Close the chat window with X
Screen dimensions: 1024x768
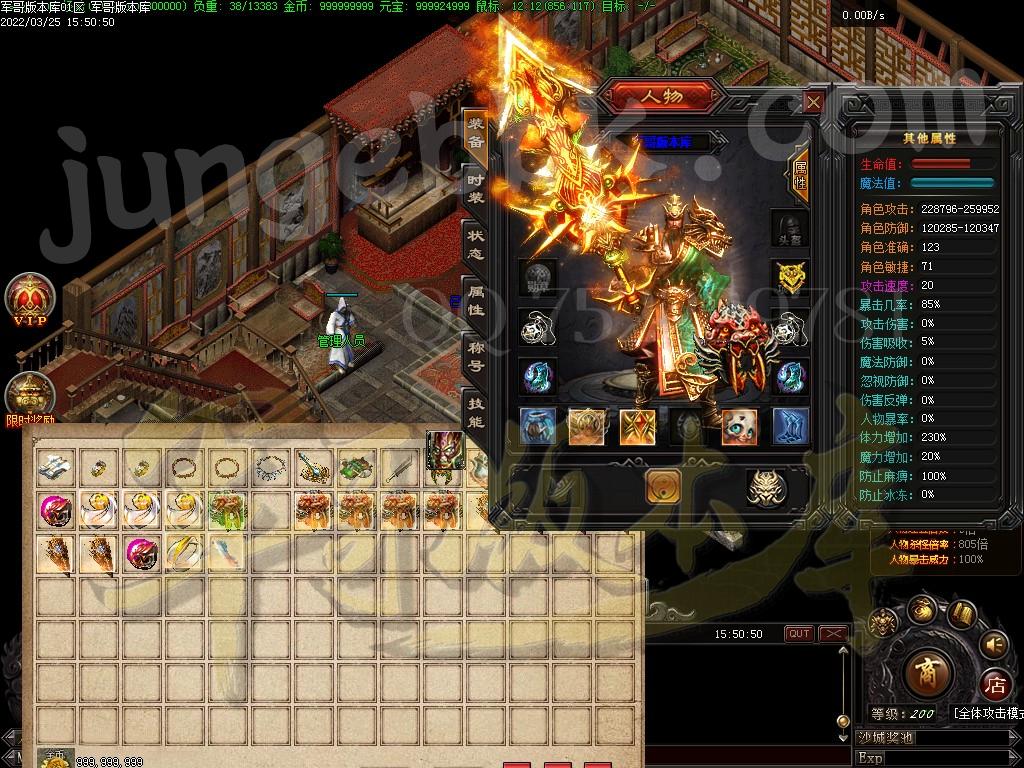(x=832, y=634)
